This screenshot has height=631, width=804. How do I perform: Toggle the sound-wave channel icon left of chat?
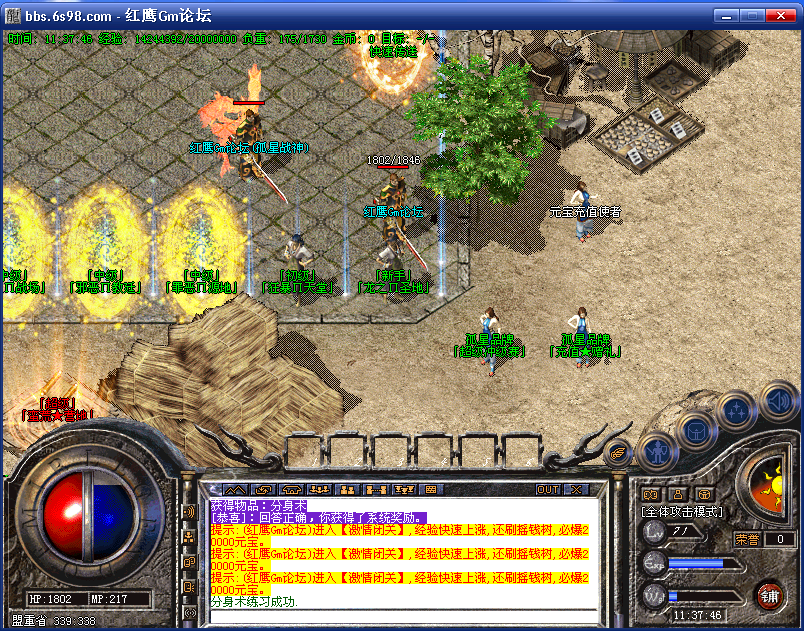coord(190,512)
